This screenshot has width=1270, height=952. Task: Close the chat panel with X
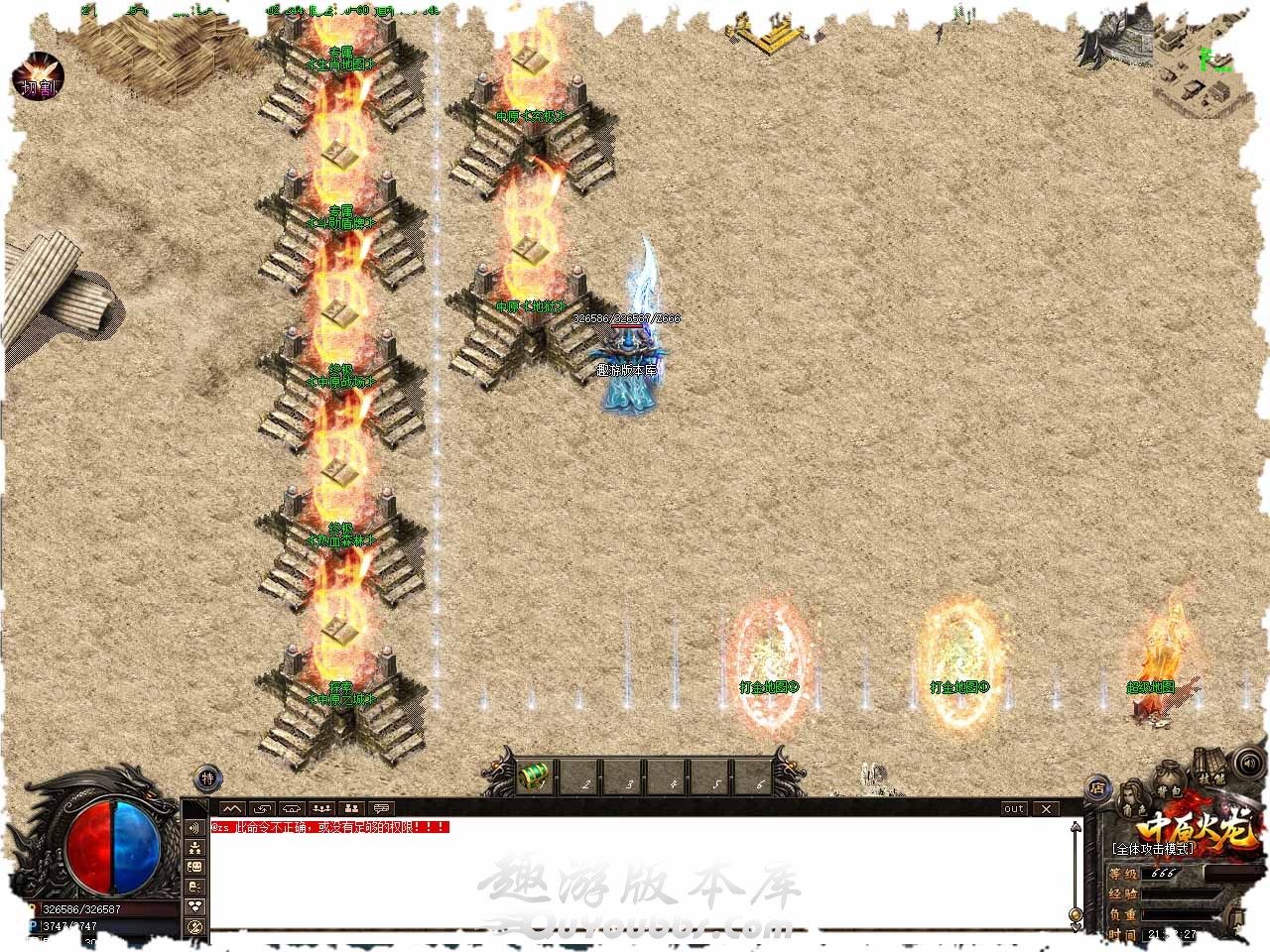click(1046, 808)
